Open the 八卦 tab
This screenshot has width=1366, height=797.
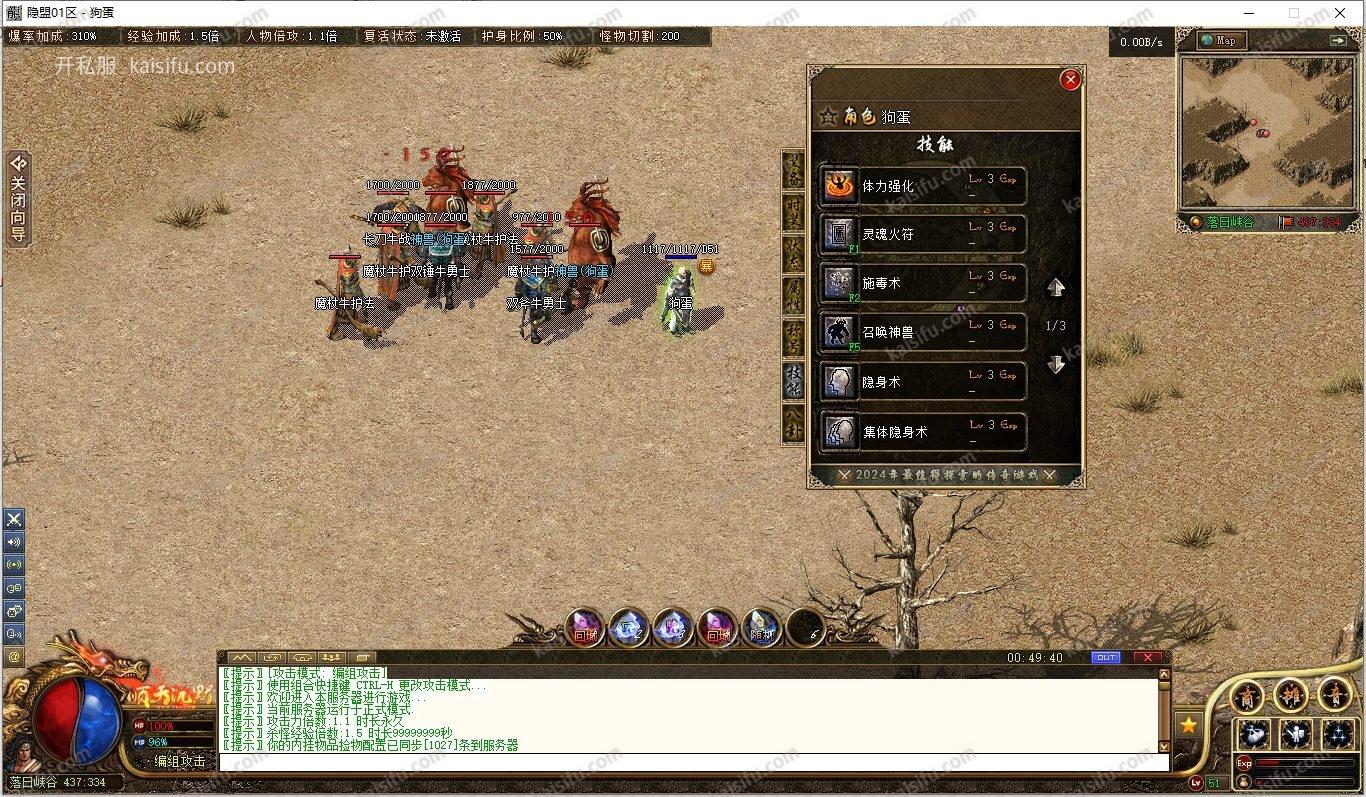click(793, 424)
